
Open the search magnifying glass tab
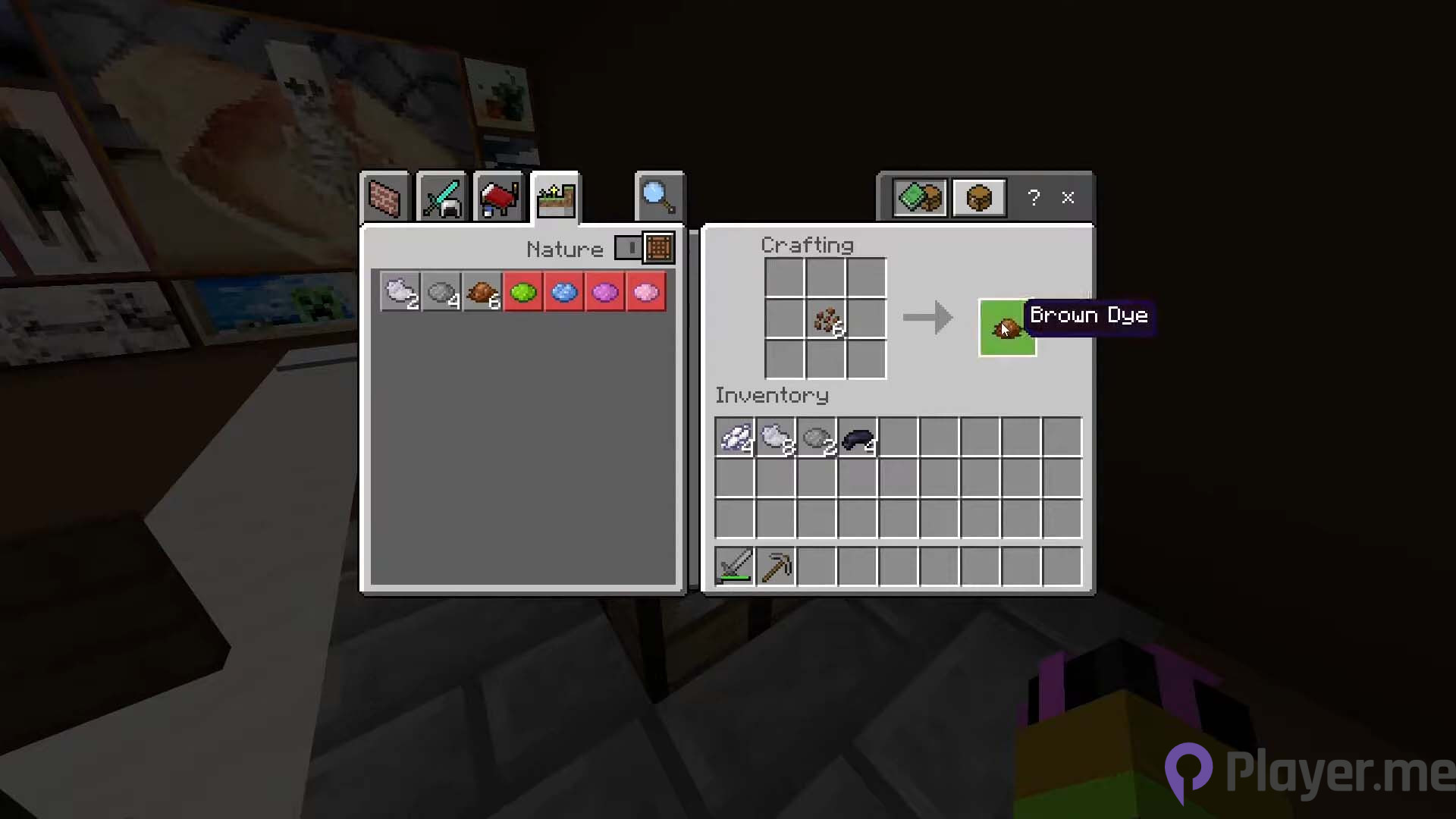[x=658, y=197]
